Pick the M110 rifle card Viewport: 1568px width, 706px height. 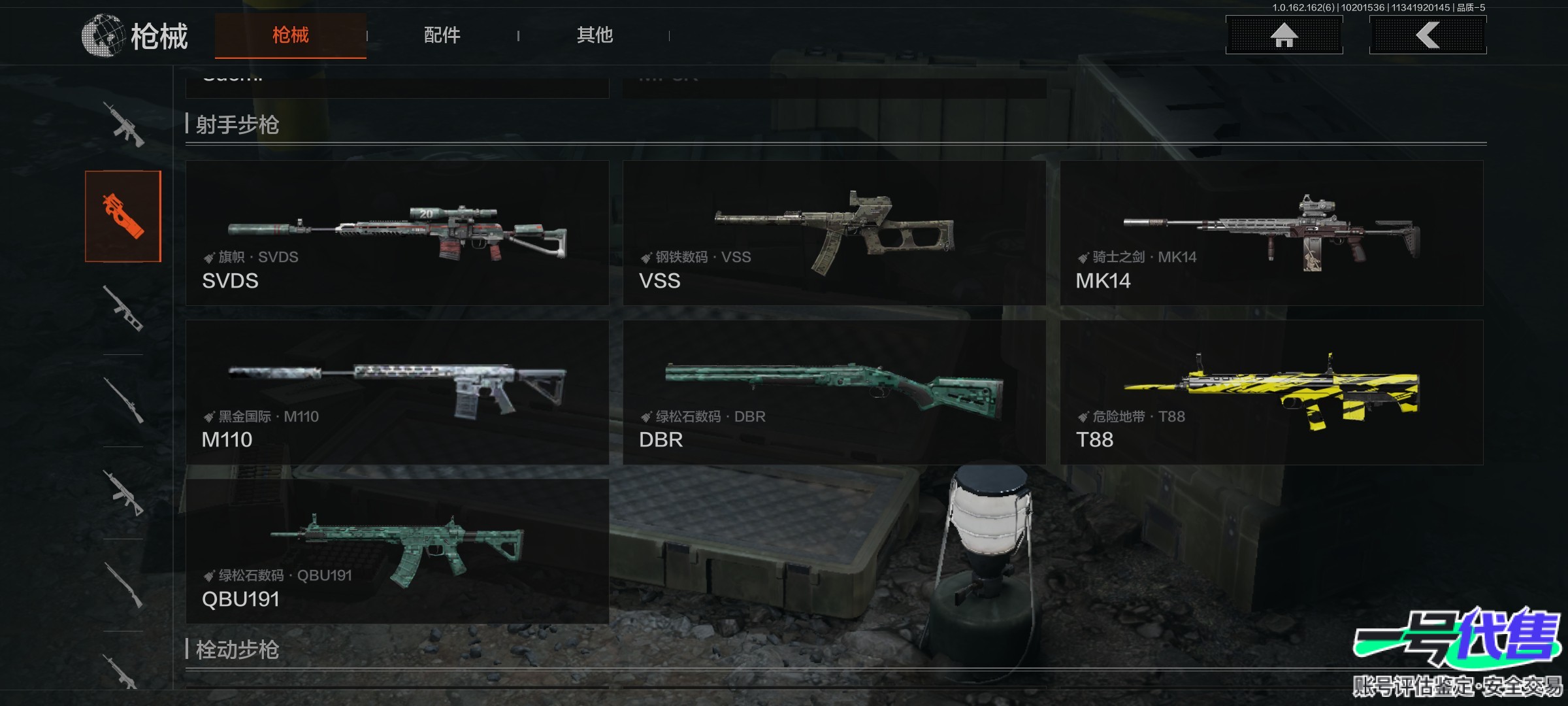[397, 392]
